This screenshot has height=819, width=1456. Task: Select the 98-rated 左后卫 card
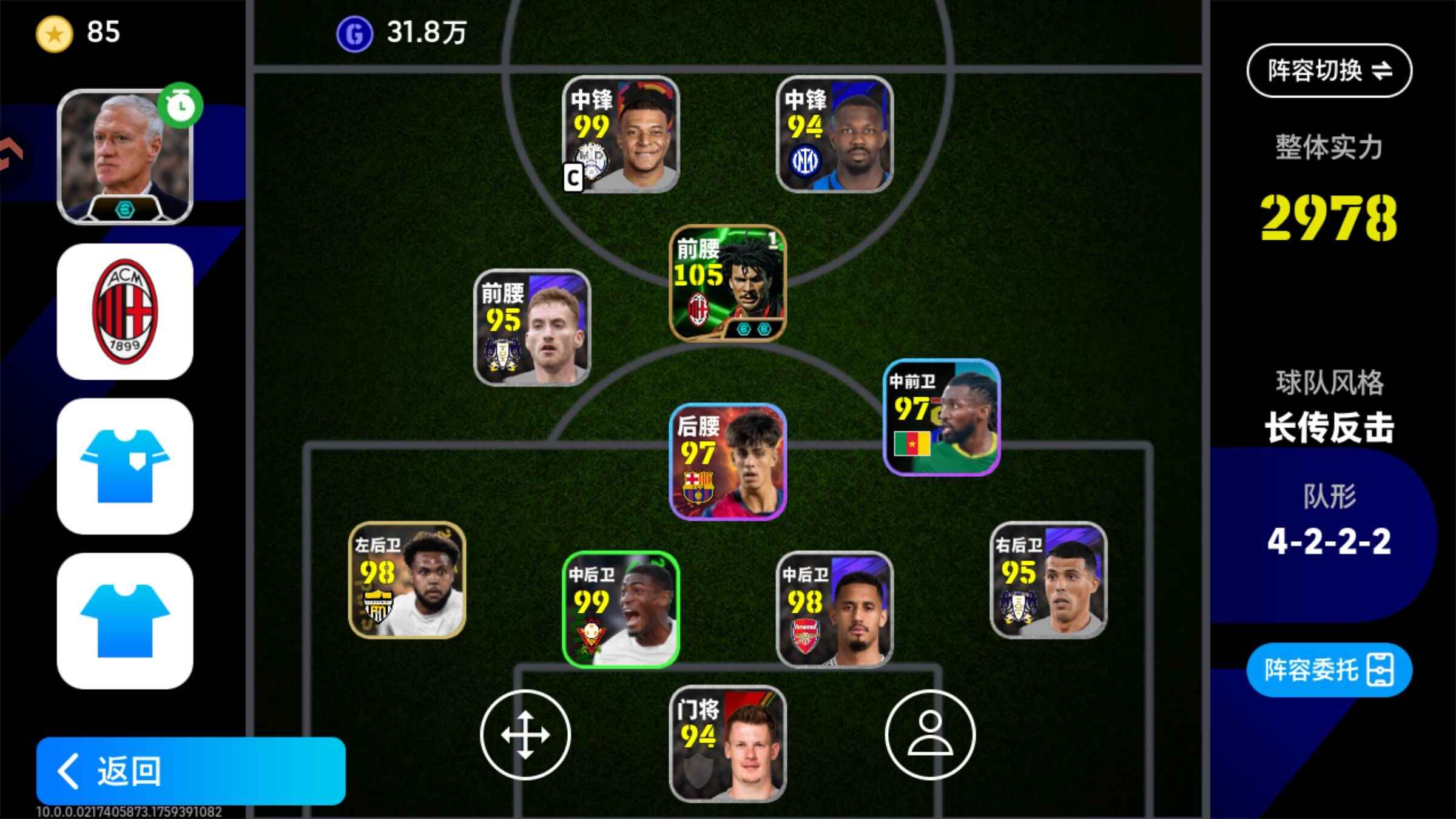[x=407, y=580]
